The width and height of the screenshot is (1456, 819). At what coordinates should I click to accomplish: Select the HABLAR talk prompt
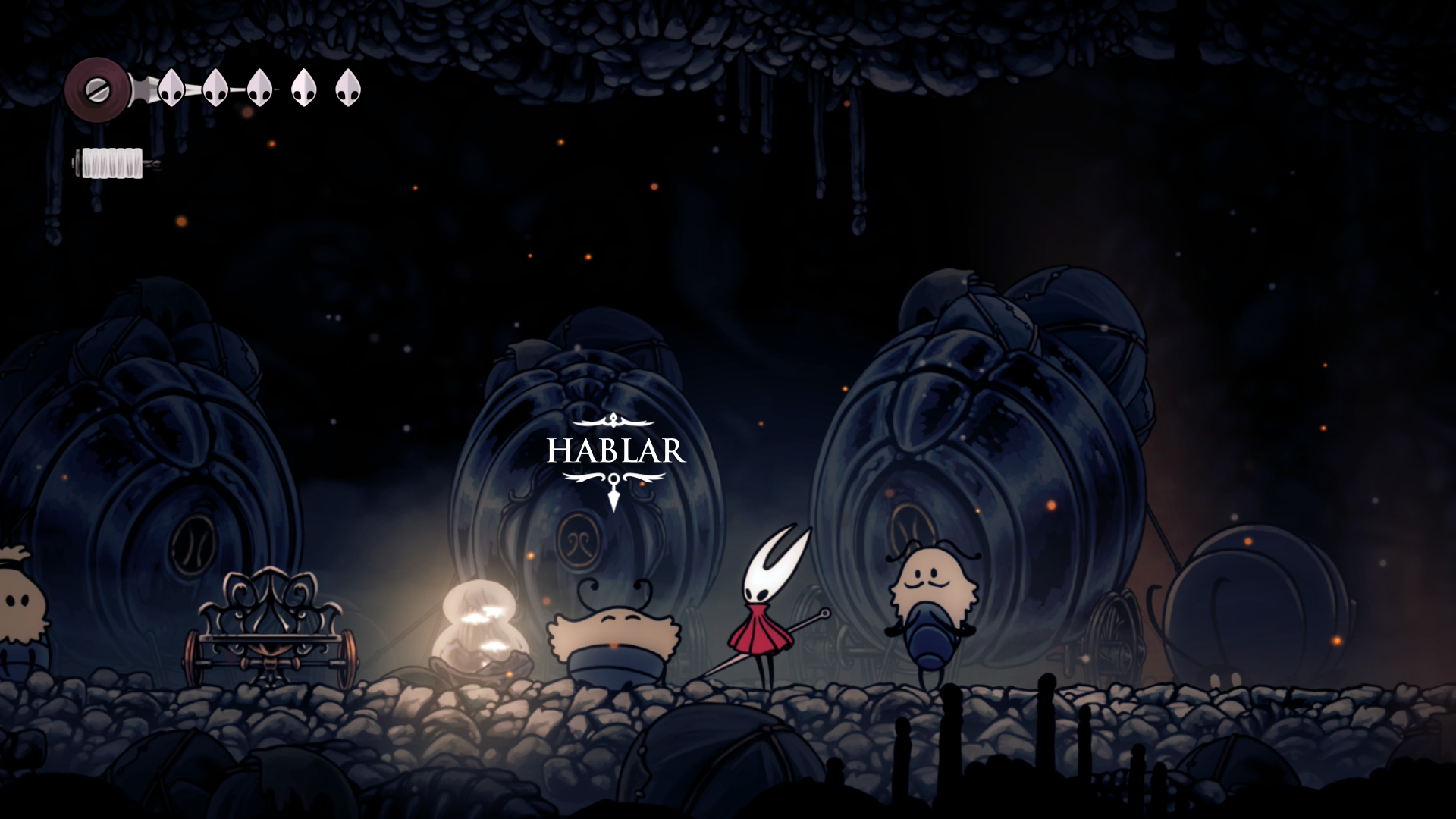click(x=615, y=451)
